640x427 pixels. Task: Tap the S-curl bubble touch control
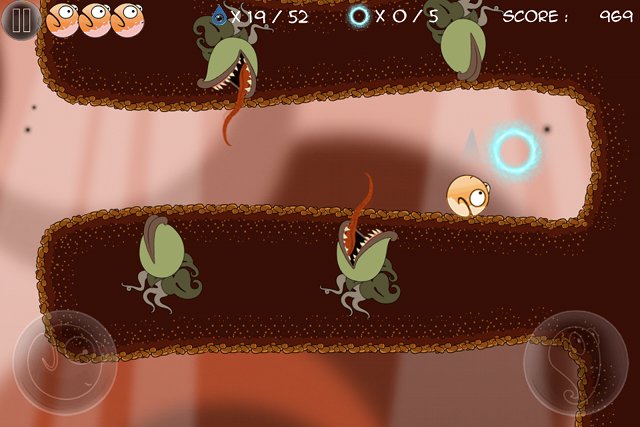[x=575, y=363]
